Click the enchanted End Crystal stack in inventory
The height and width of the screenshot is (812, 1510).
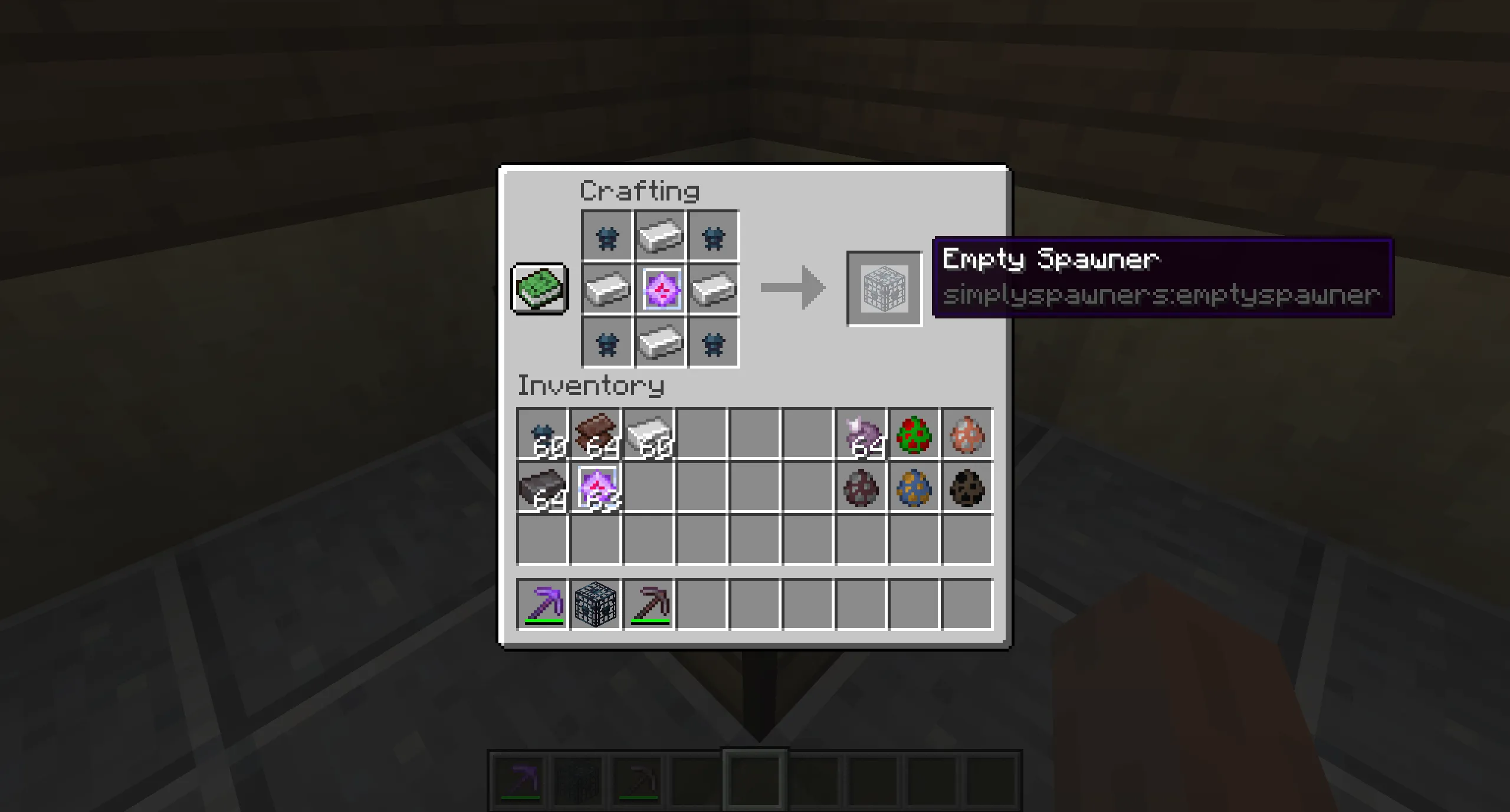596,486
